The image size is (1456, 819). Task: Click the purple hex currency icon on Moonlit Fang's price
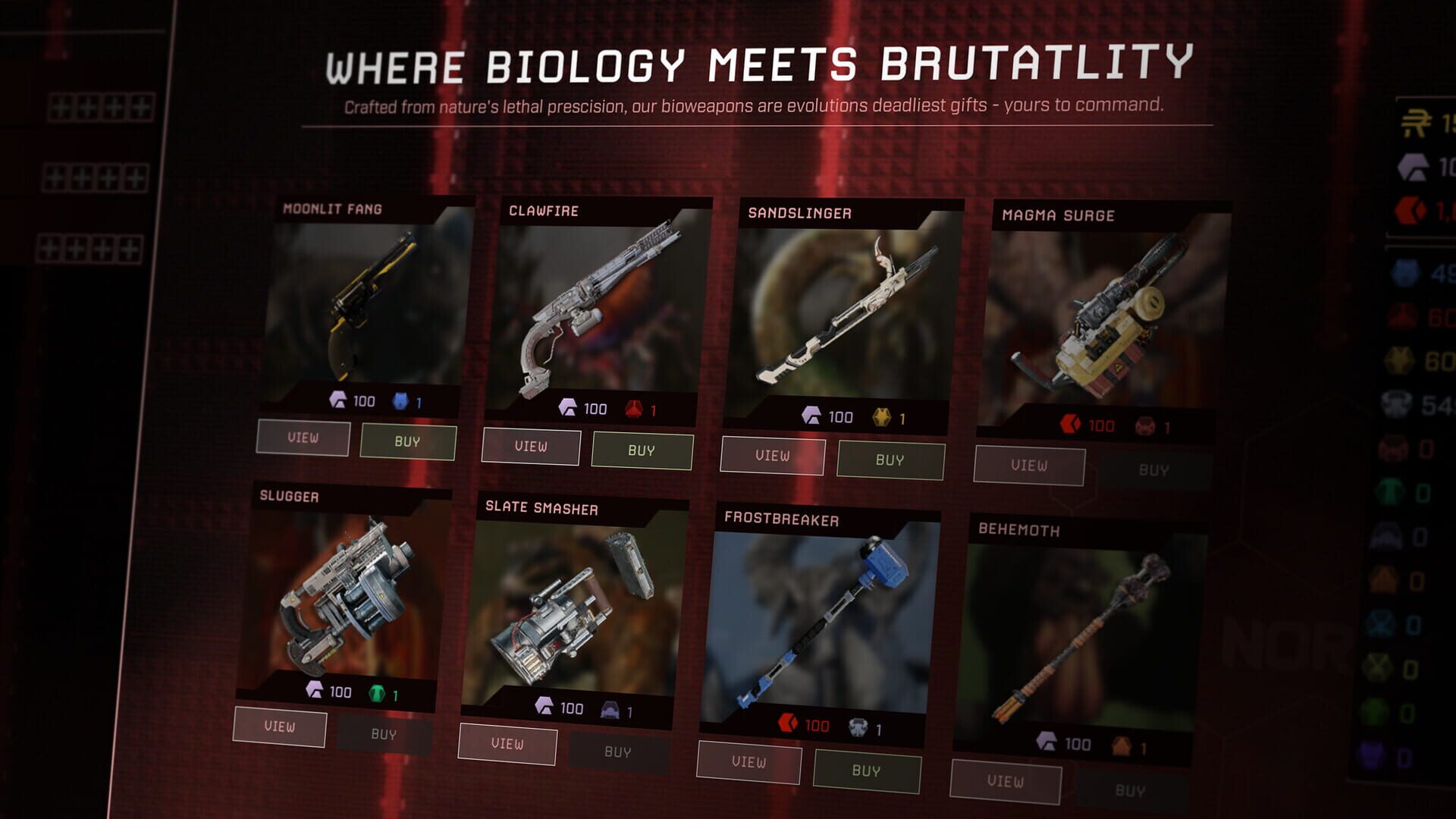point(337,400)
